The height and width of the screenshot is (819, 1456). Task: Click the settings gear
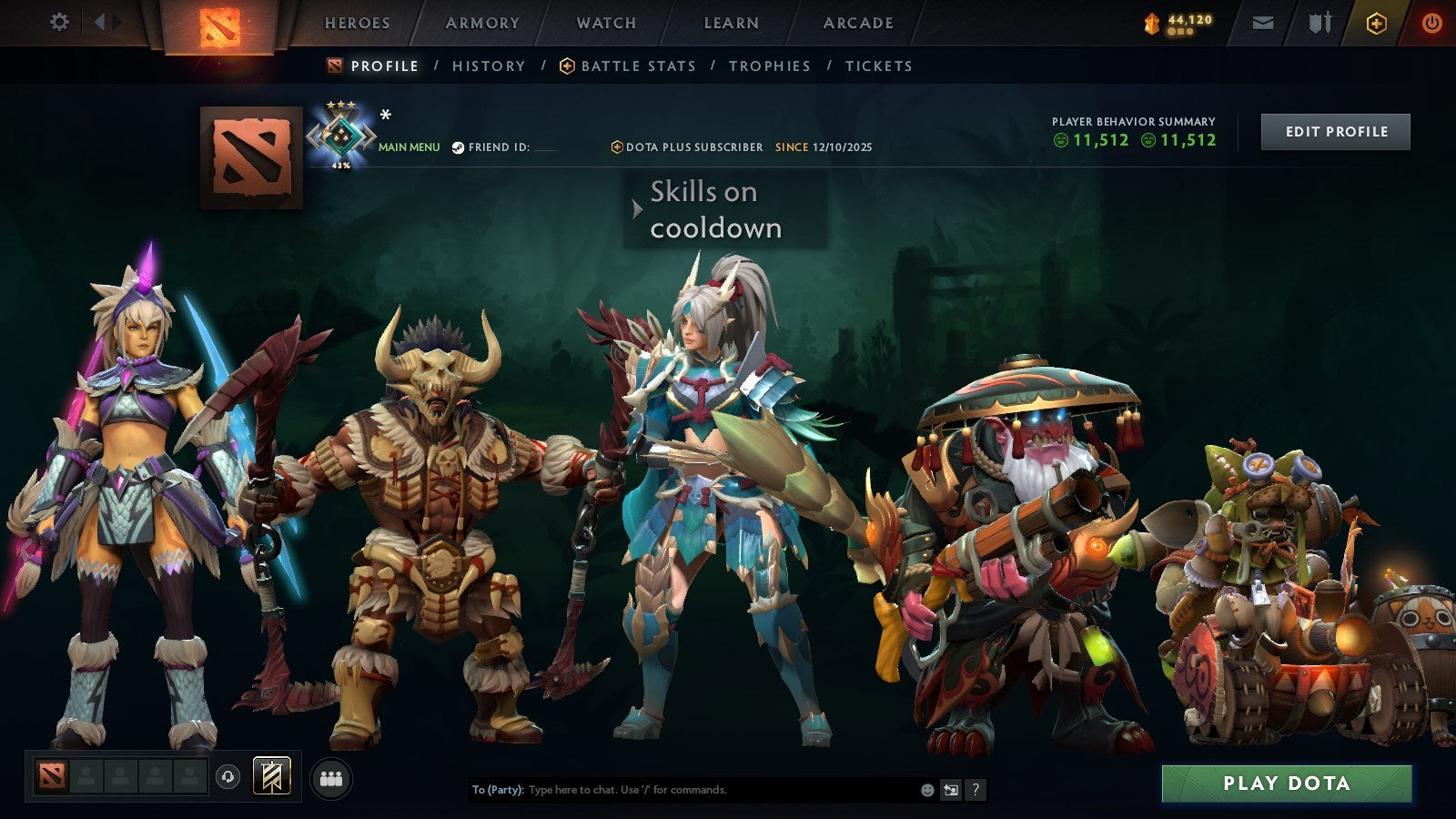coord(60,23)
